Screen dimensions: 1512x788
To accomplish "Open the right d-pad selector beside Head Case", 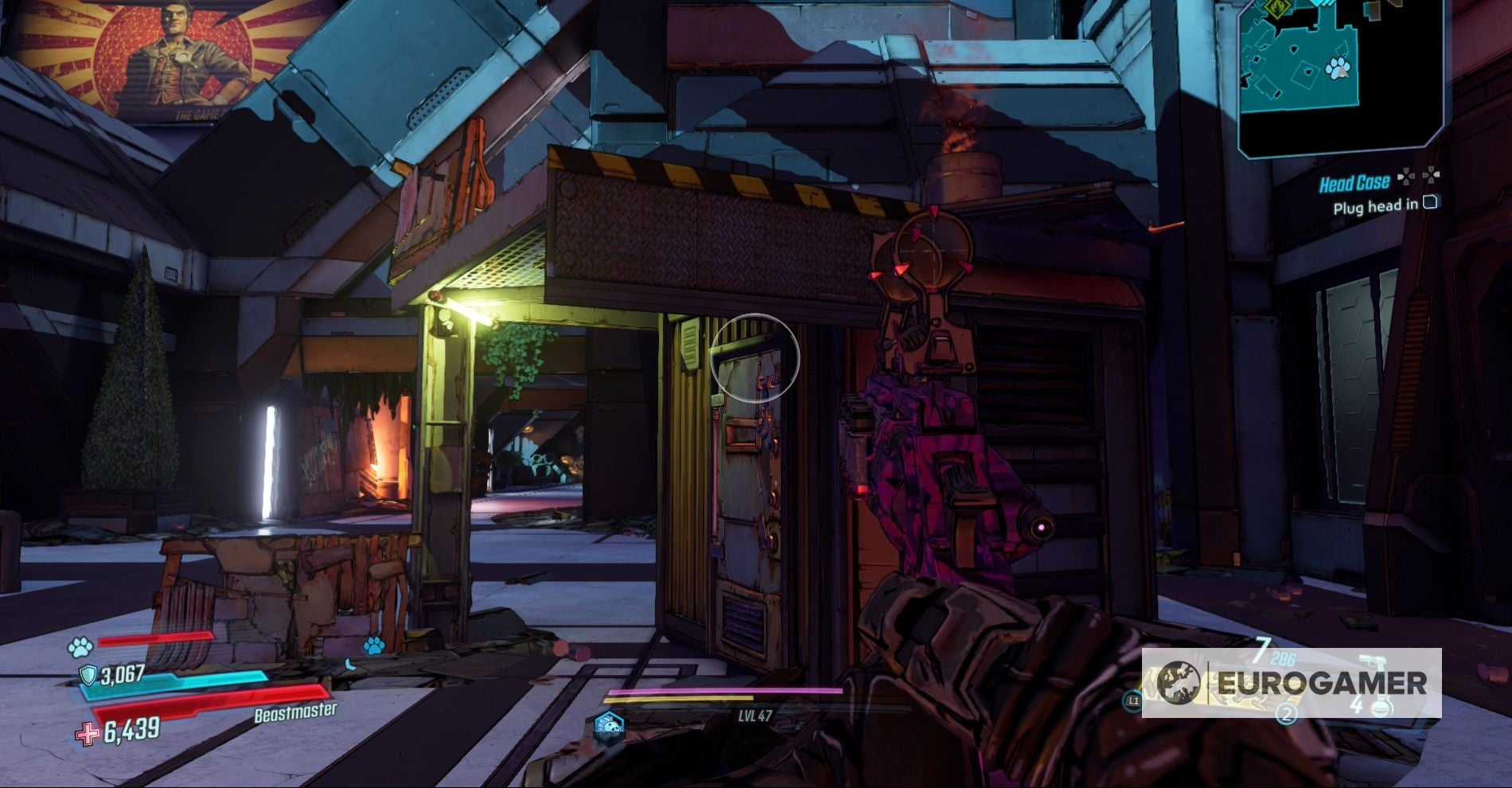I will 1432,177.
